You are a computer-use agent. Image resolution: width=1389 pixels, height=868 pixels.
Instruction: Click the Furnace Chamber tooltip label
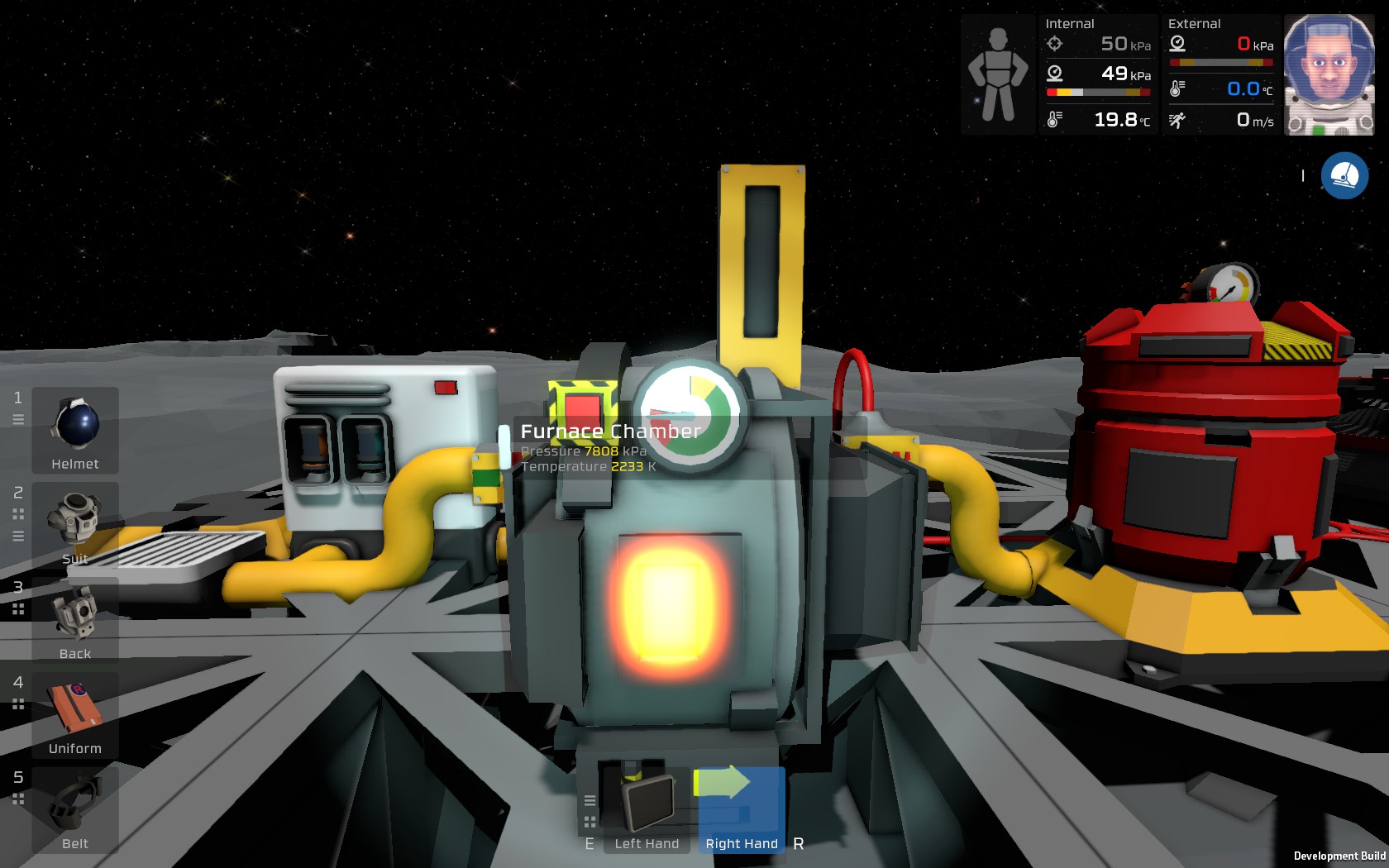click(x=609, y=431)
